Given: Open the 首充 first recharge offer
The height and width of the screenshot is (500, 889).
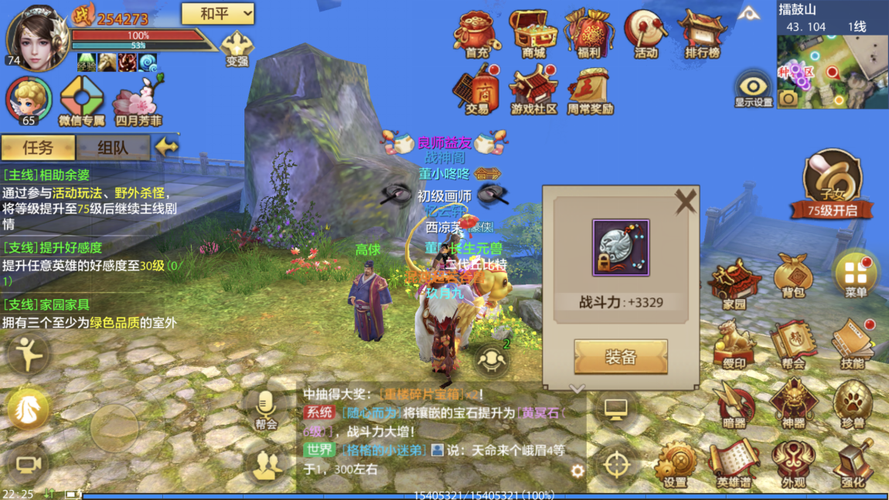Looking at the screenshot, I should coord(477,33).
